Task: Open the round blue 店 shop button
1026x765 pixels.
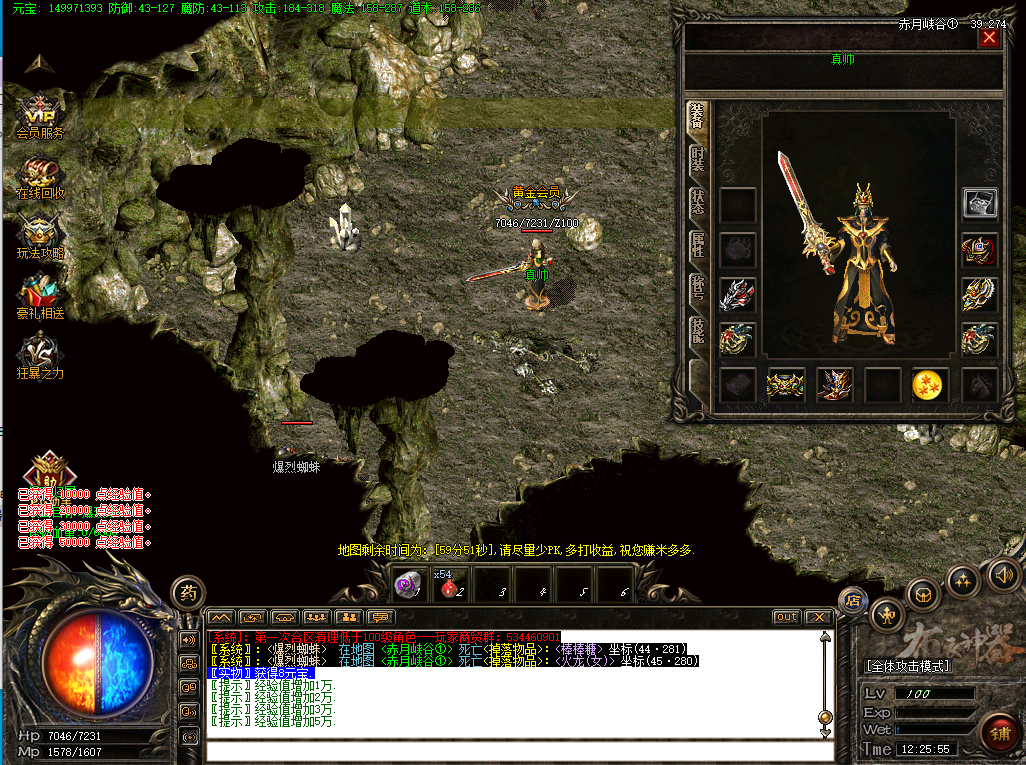Action: (x=853, y=601)
